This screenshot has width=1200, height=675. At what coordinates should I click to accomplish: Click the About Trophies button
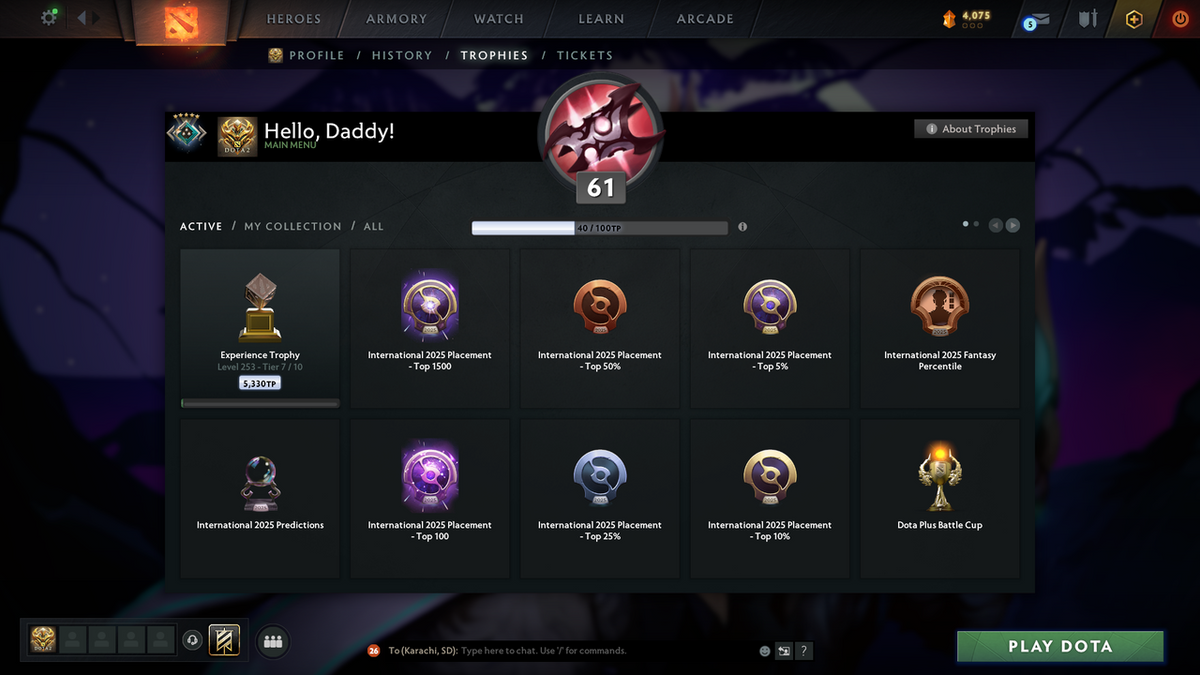point(970,129)
